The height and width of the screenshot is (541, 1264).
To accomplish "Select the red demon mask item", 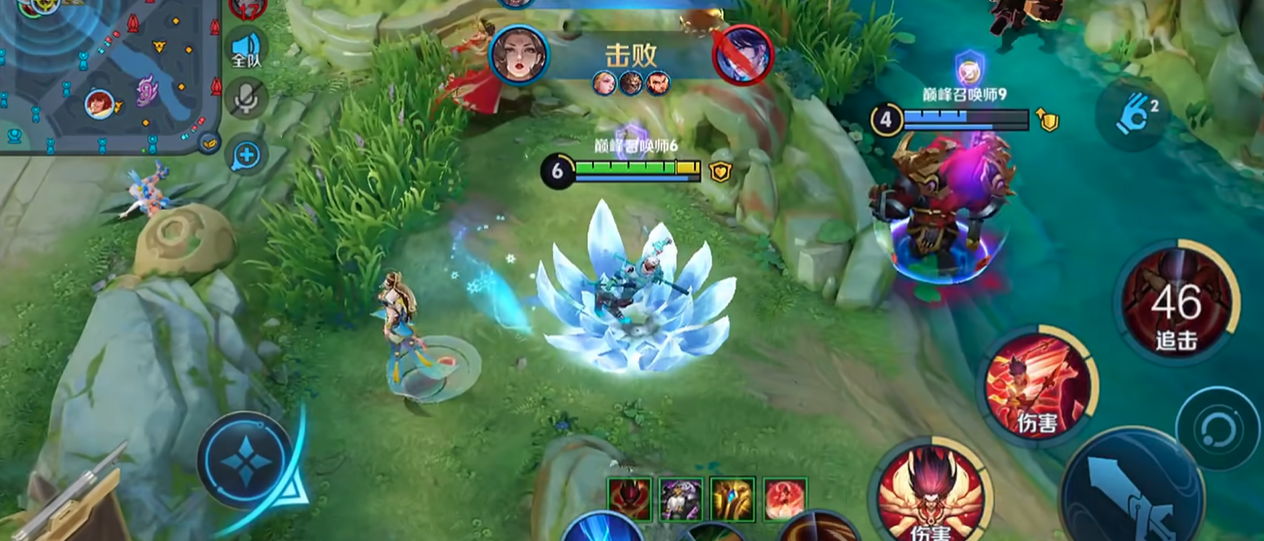I will click(x=630, y=499).
